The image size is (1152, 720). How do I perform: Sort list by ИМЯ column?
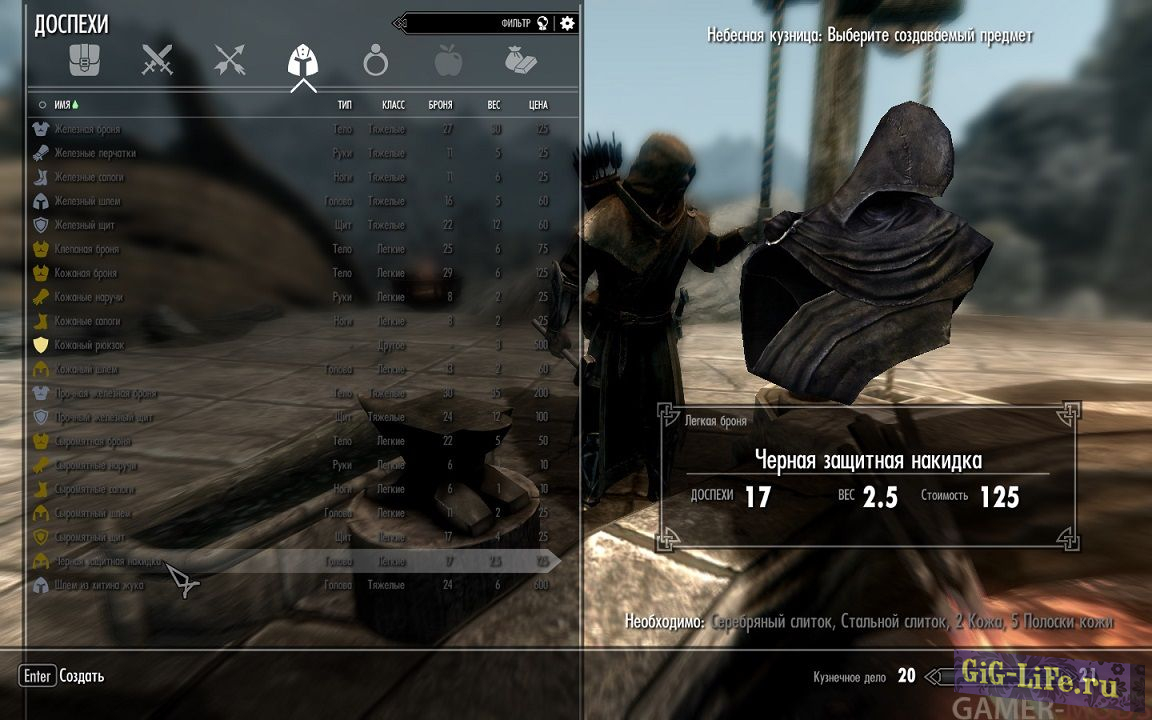[x=54, y=104]
